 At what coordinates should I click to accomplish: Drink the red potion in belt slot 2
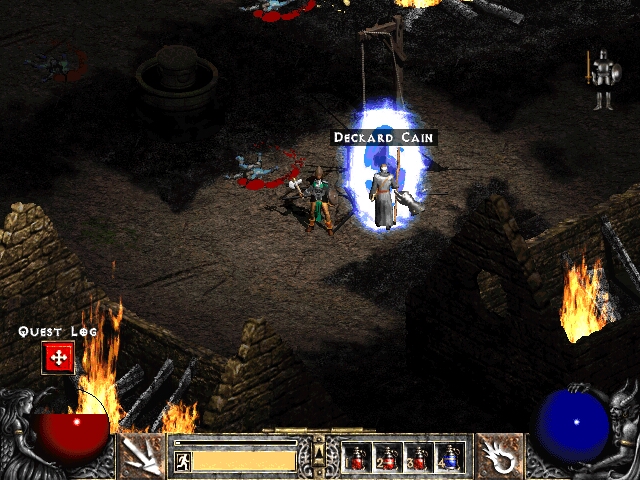click(x=387, y=458)
